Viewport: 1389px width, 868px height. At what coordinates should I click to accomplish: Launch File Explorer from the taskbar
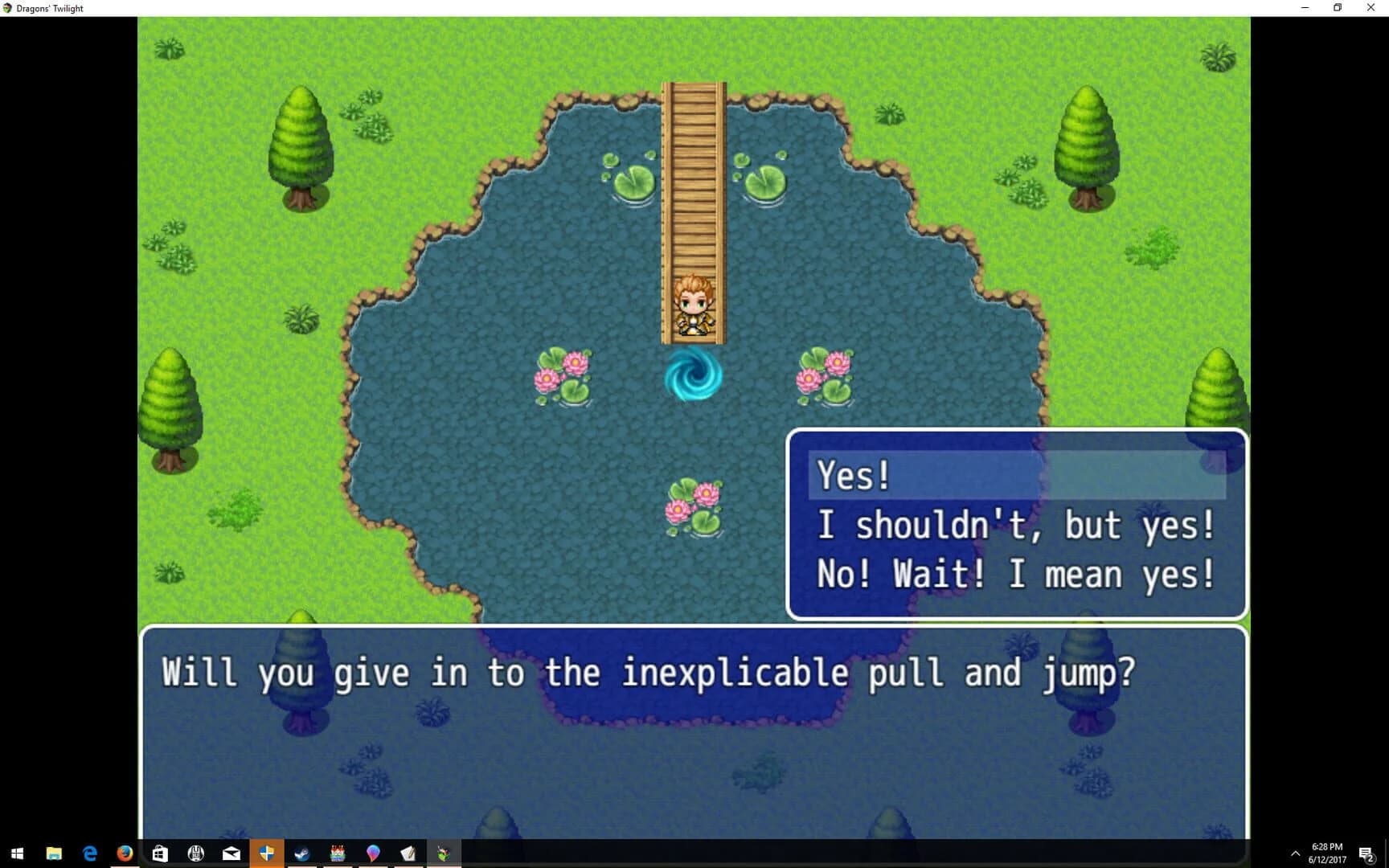click(x=53, y=854)
